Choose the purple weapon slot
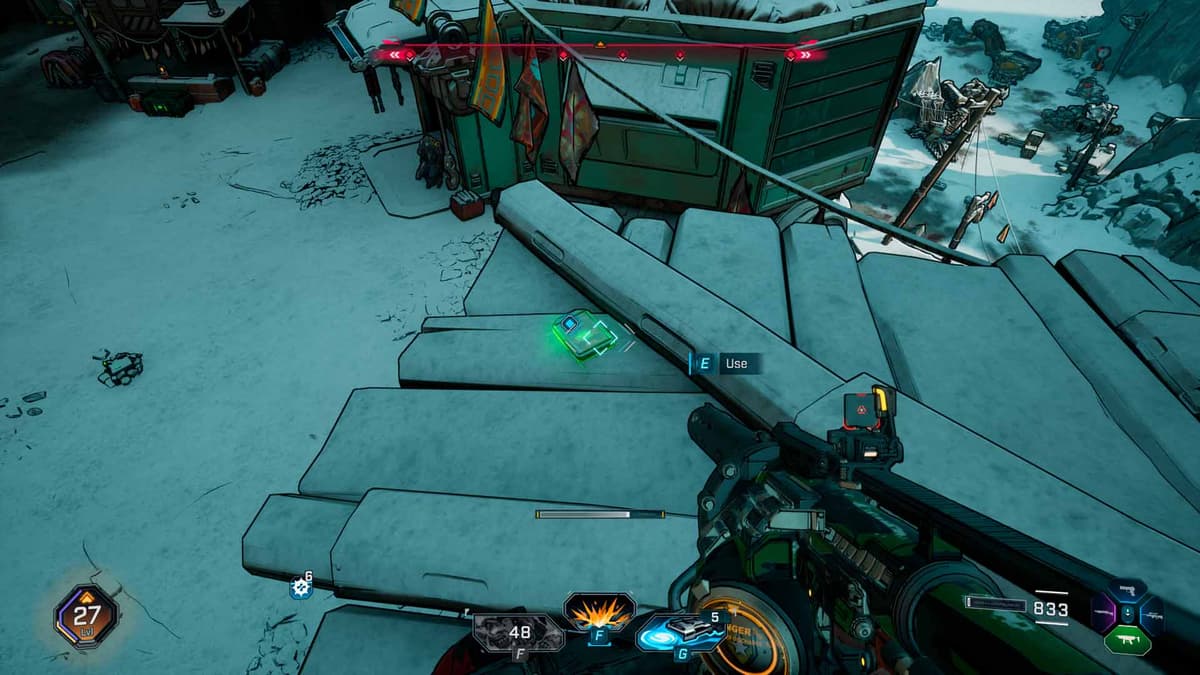 [1101, 612]
